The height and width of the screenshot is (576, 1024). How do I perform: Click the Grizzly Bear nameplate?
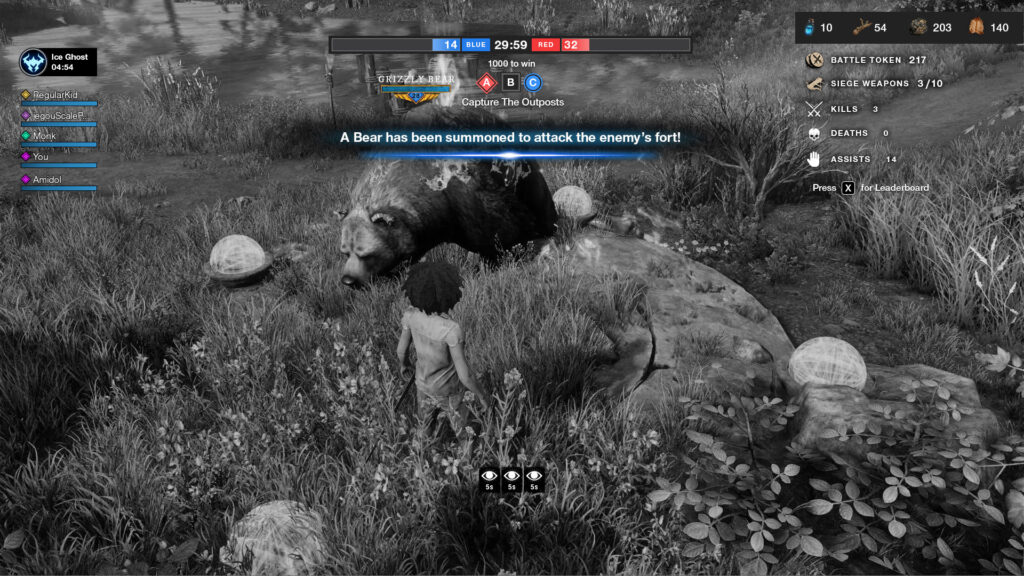(416, 79)
